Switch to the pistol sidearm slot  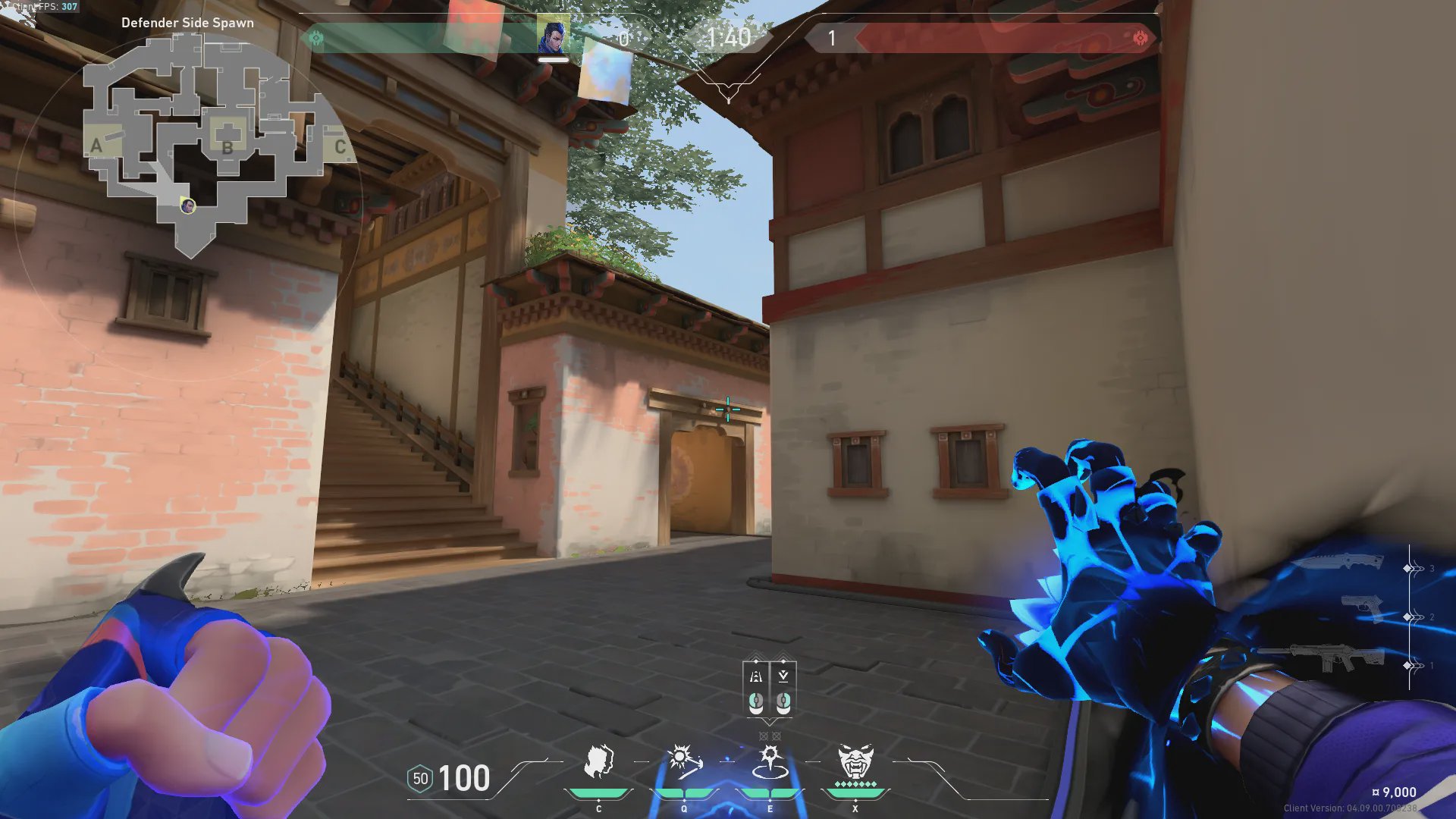[x=1362, y=608]
